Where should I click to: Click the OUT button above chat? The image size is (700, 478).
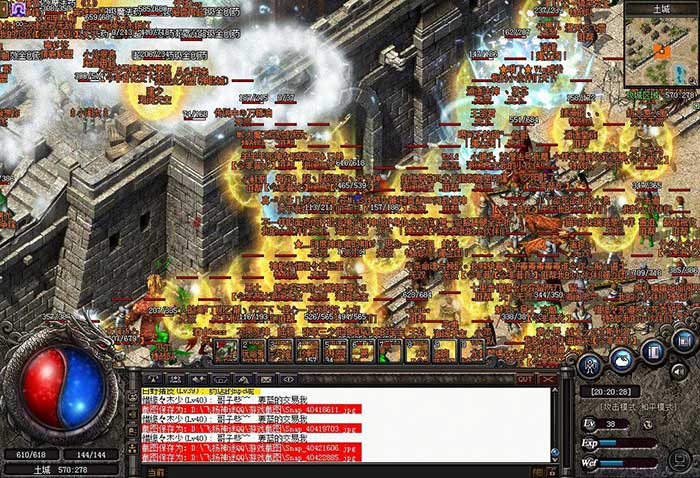(525, 379)
